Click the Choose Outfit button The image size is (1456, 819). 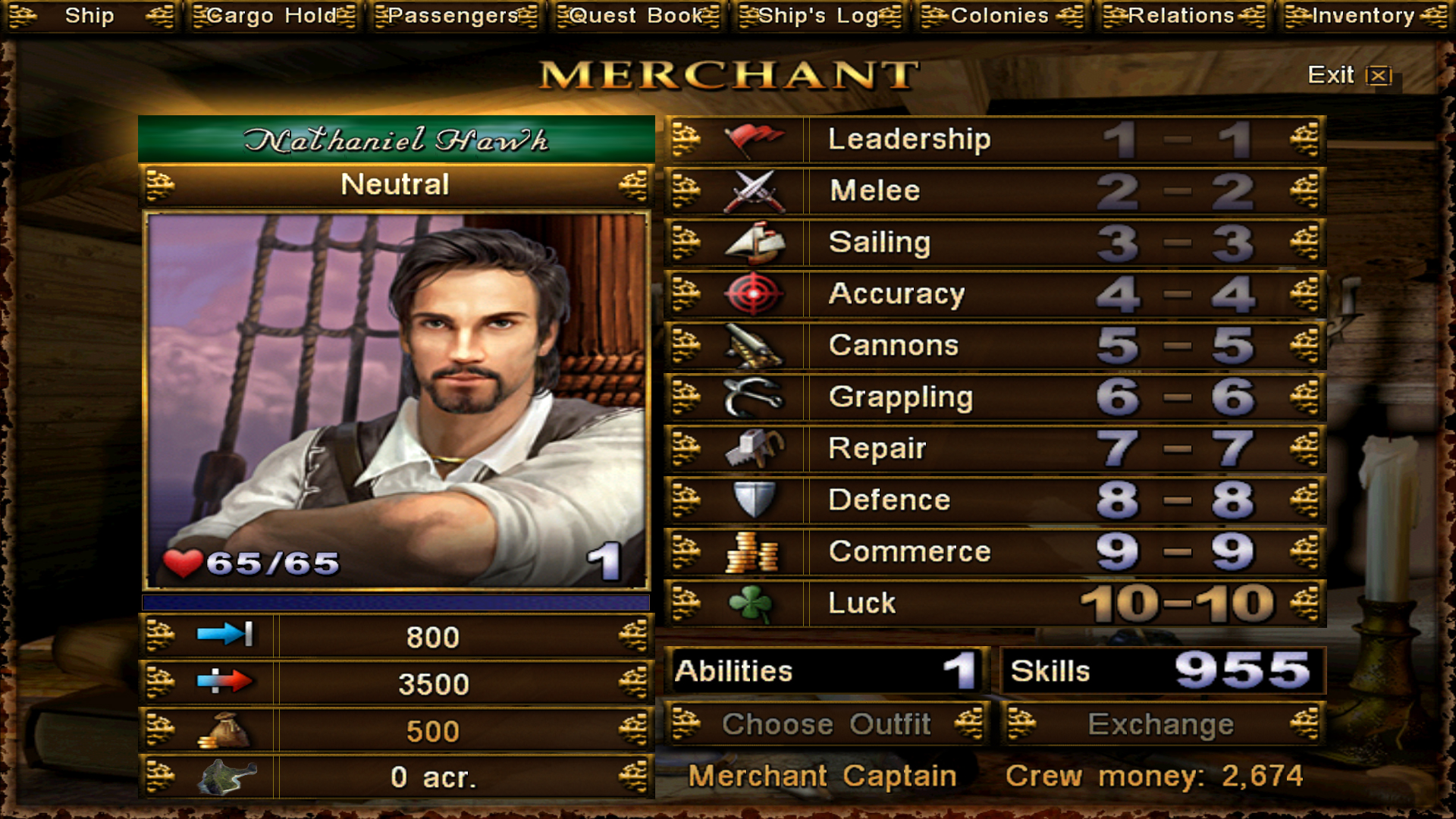[827, 724]
